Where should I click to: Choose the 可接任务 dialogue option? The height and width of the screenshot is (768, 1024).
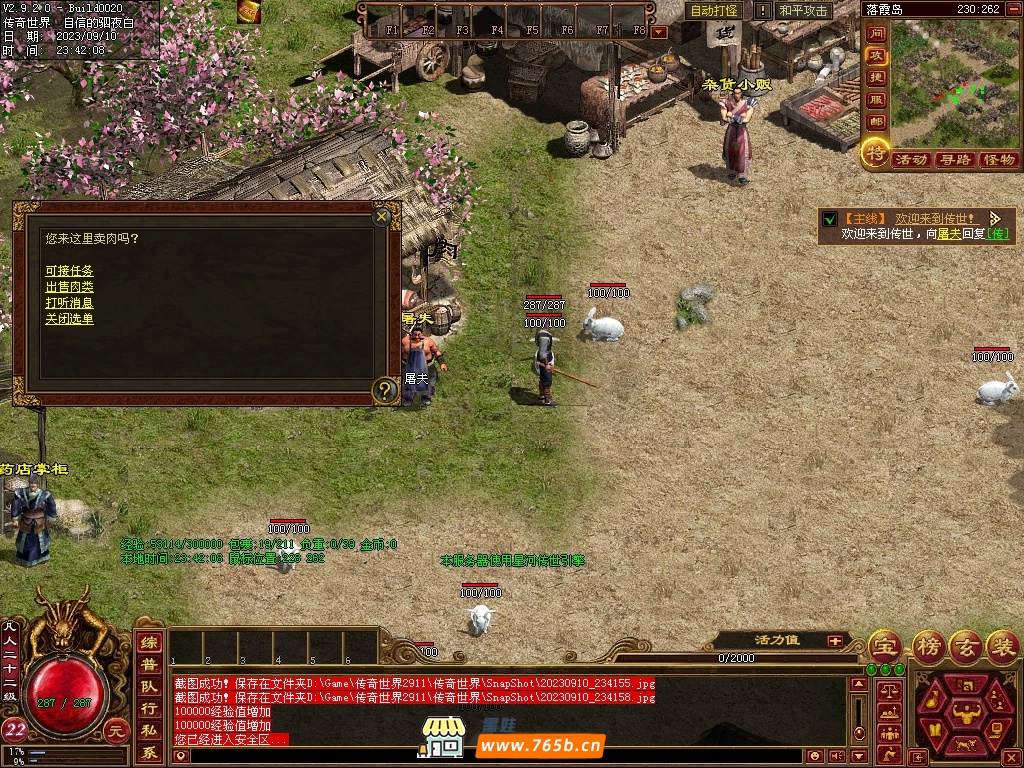pyautogui.click(x=69, y=271)
